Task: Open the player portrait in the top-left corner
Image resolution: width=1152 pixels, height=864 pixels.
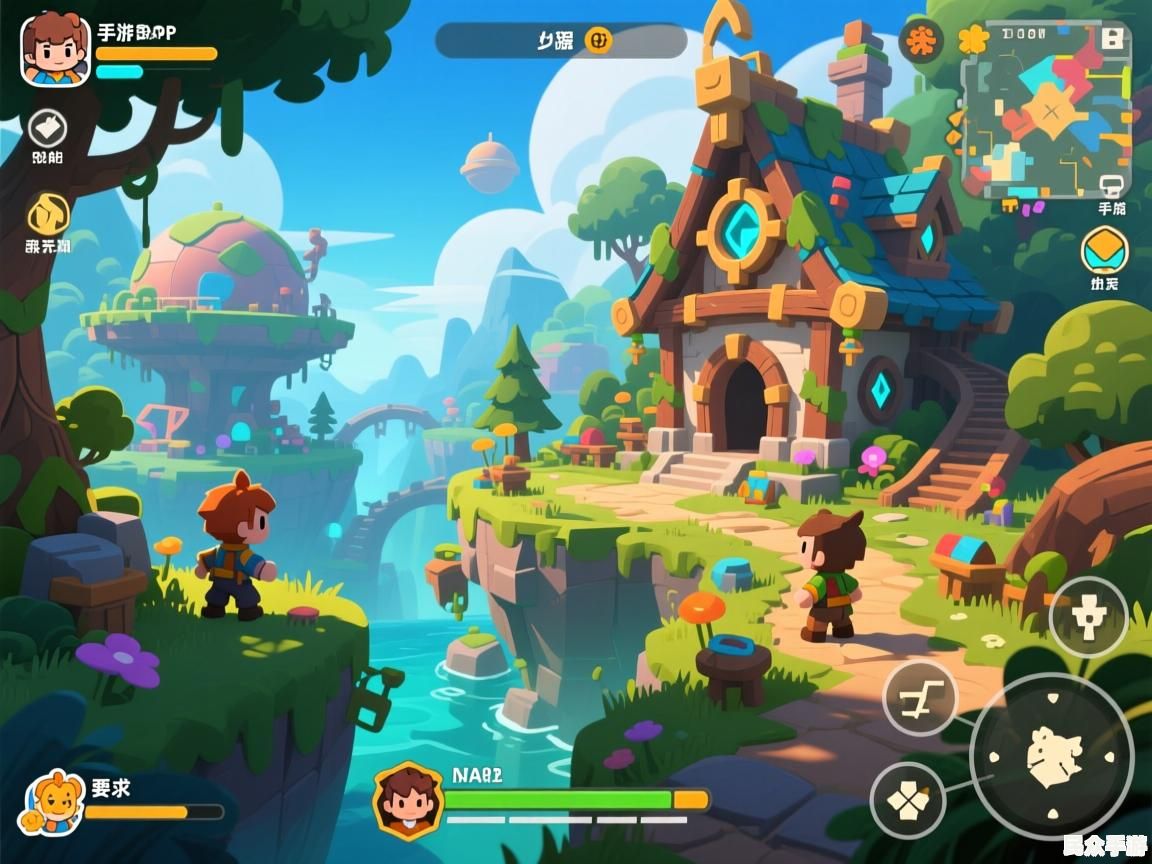Action: pyautogui.click(x=55, y=50)
